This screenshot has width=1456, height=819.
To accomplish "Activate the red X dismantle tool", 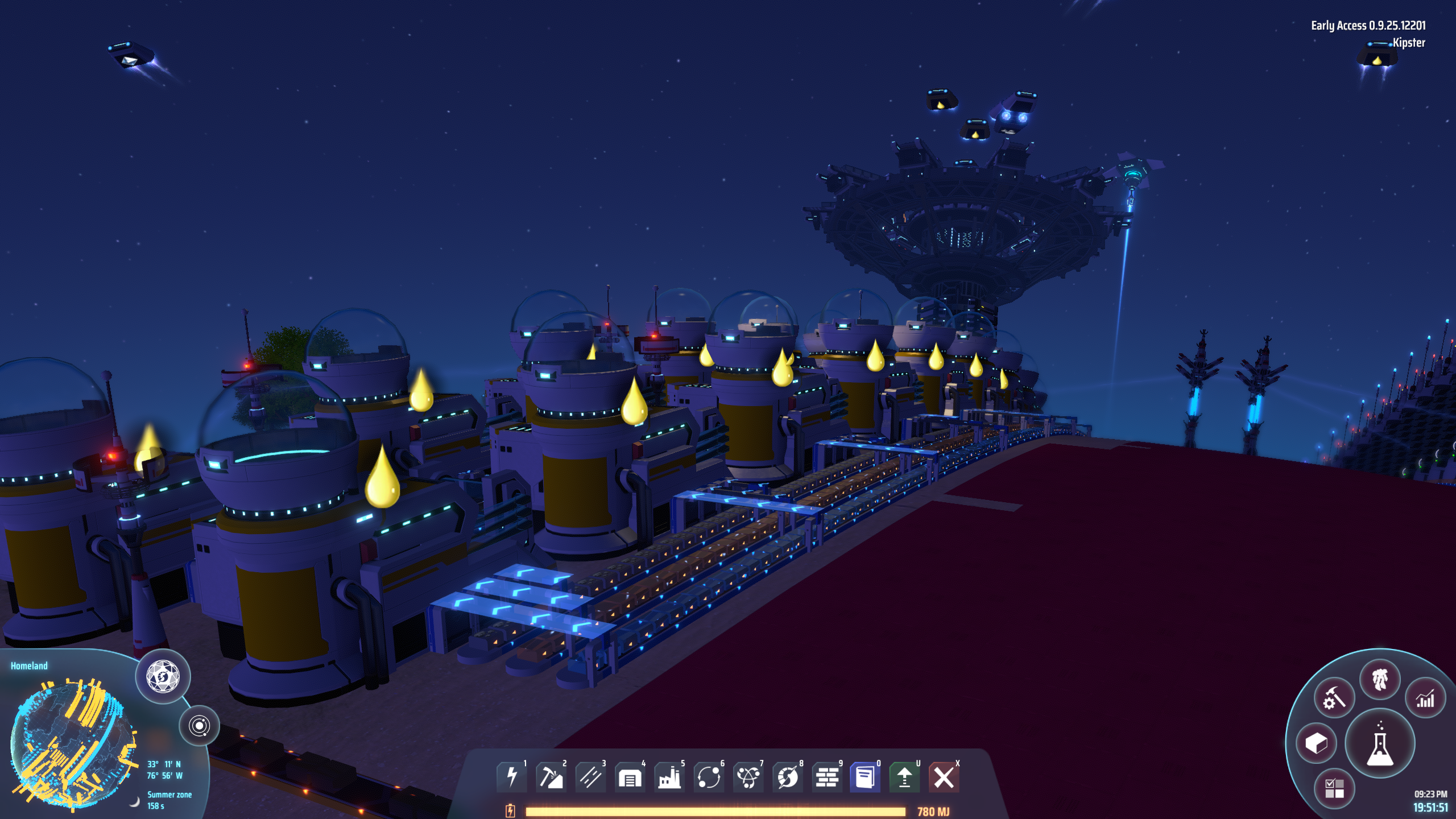I will pyautogui.click(x=944, y=776).
